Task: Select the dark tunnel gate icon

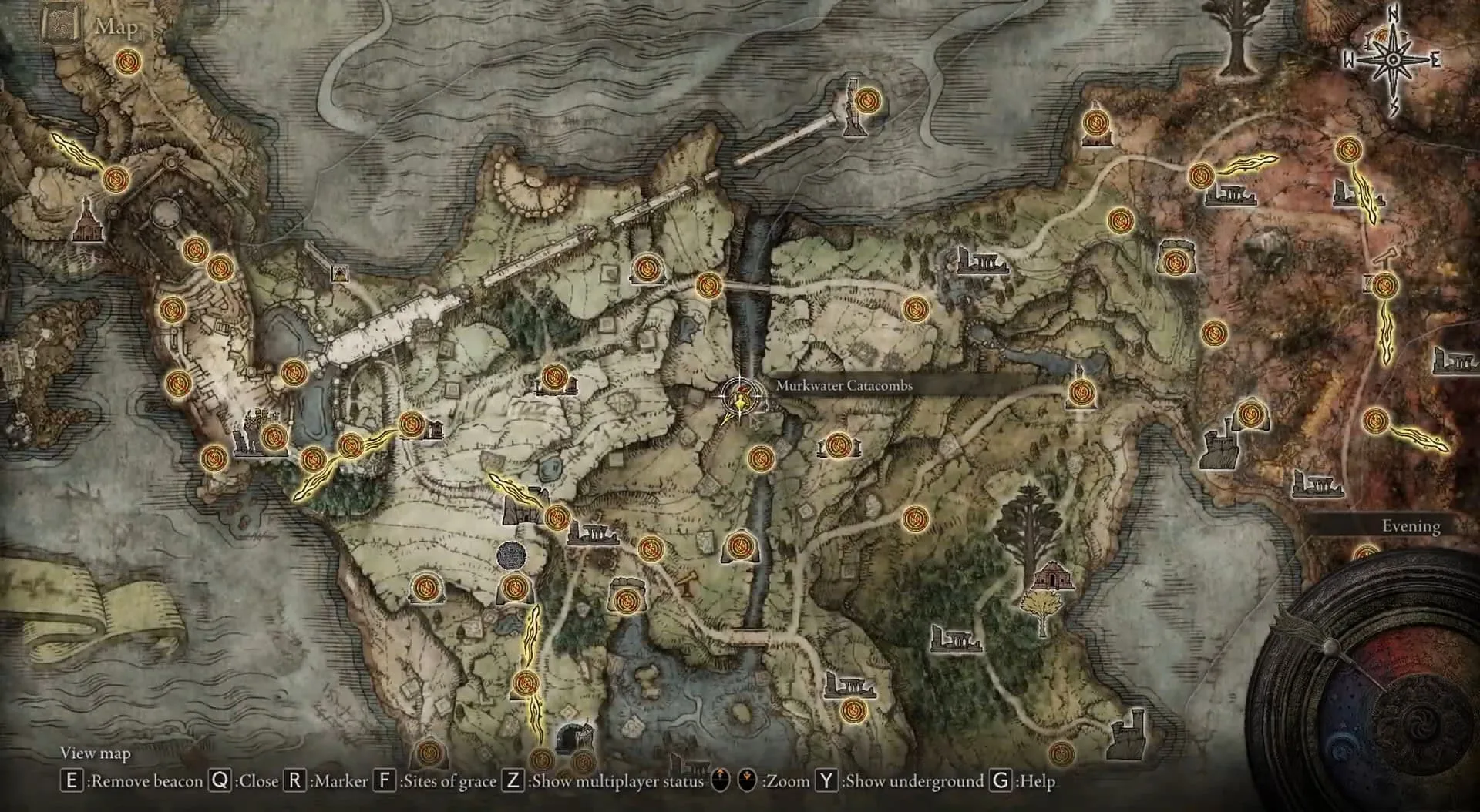Action: (x=575, y=737)
